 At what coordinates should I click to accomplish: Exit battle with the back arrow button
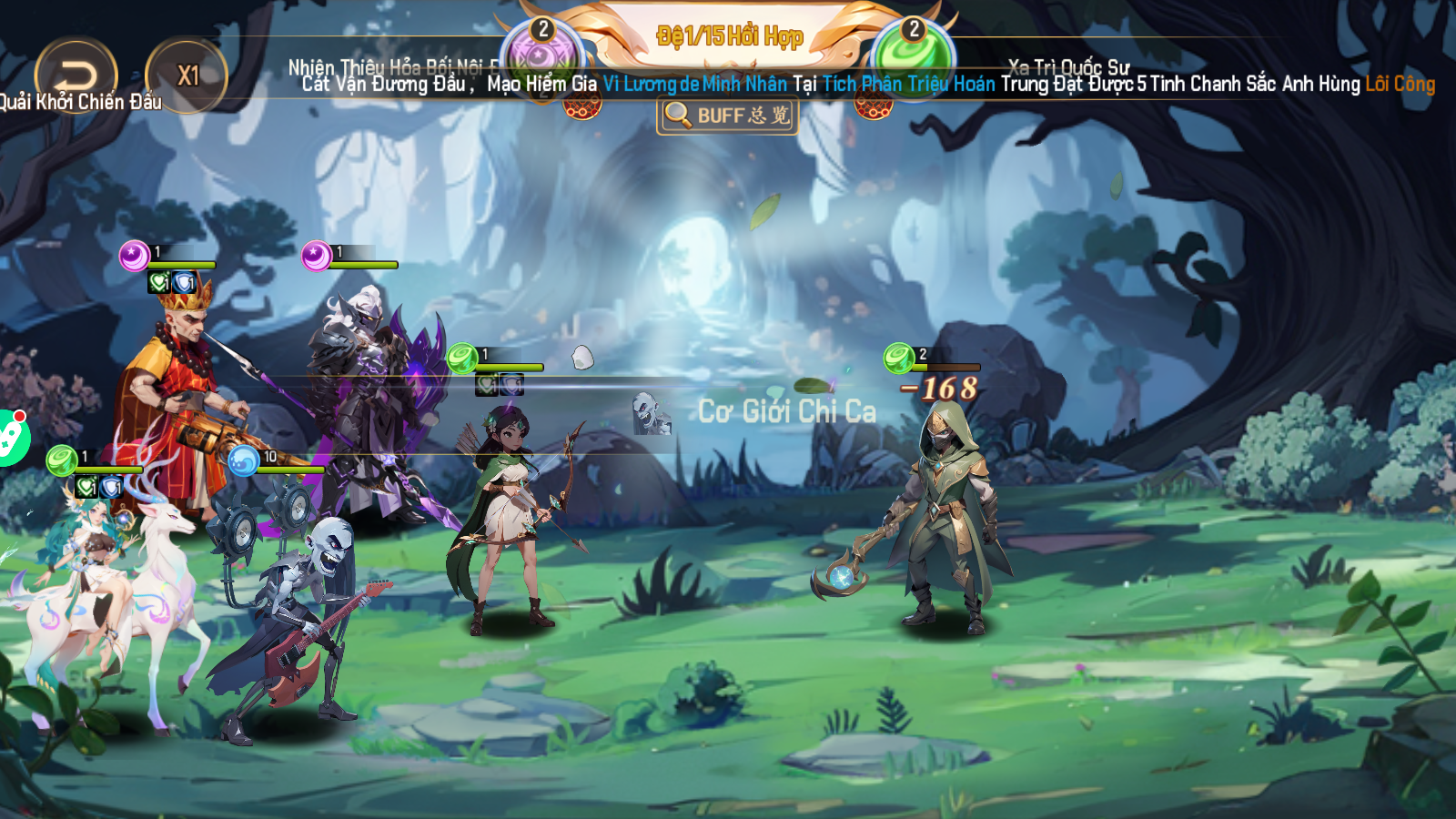[76, 76]
